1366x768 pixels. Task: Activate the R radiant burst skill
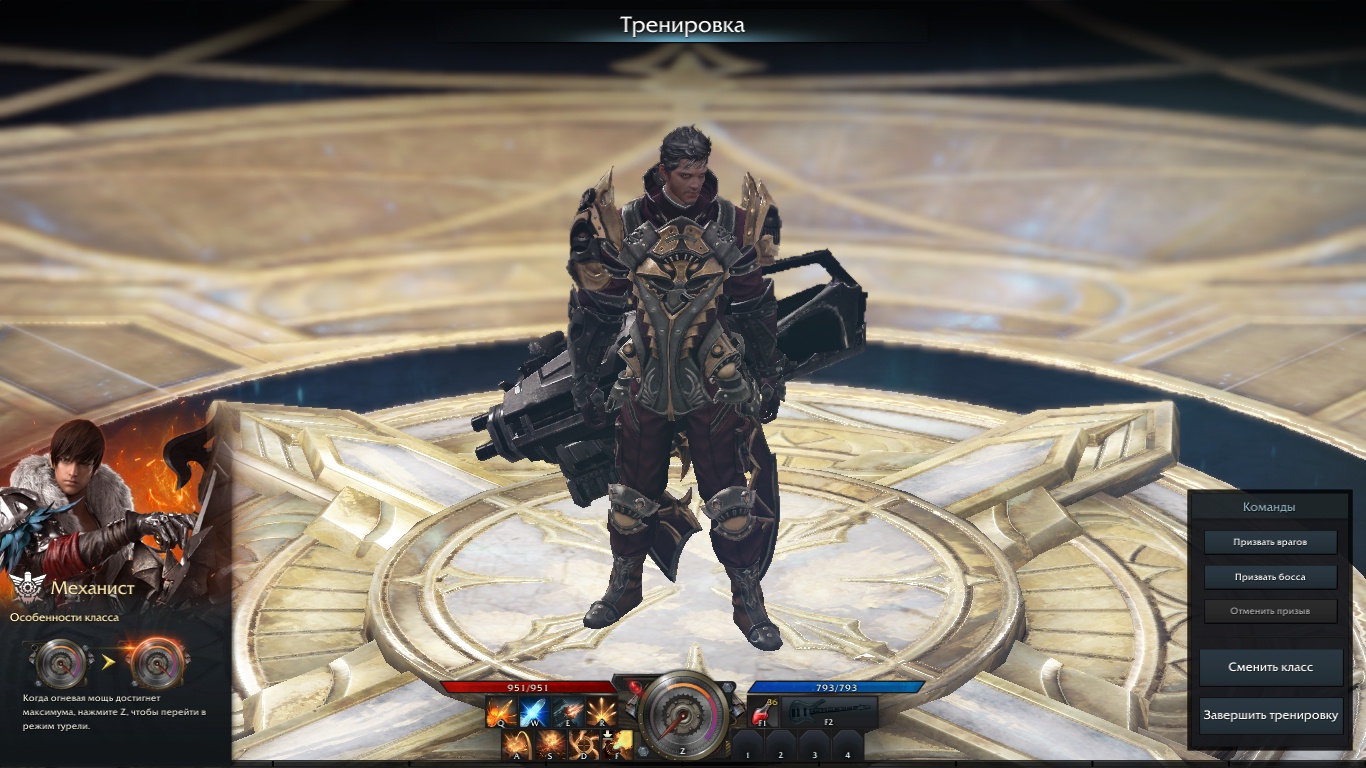(600, 713)
